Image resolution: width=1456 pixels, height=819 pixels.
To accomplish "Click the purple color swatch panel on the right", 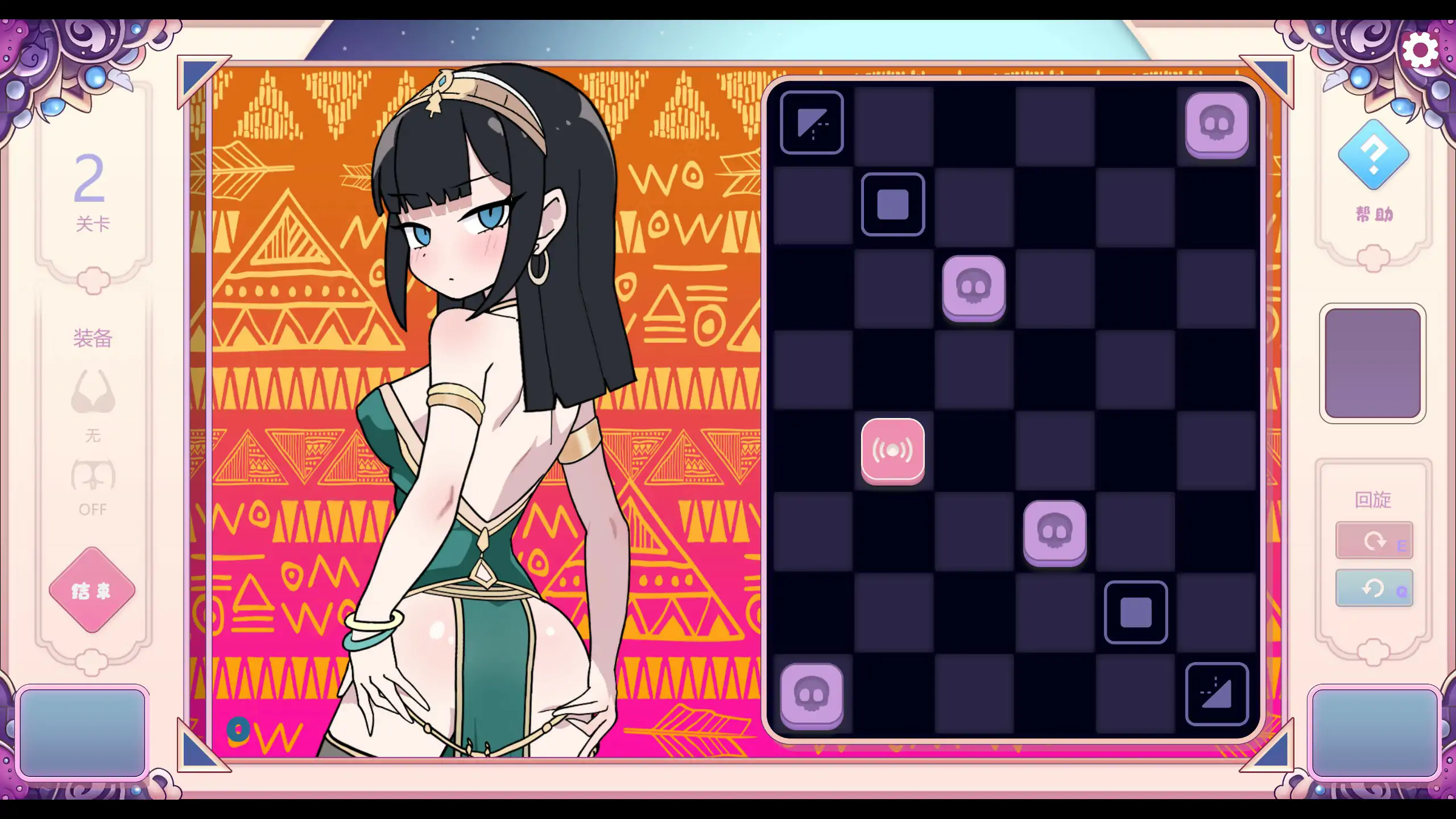I will (1372, 362).
